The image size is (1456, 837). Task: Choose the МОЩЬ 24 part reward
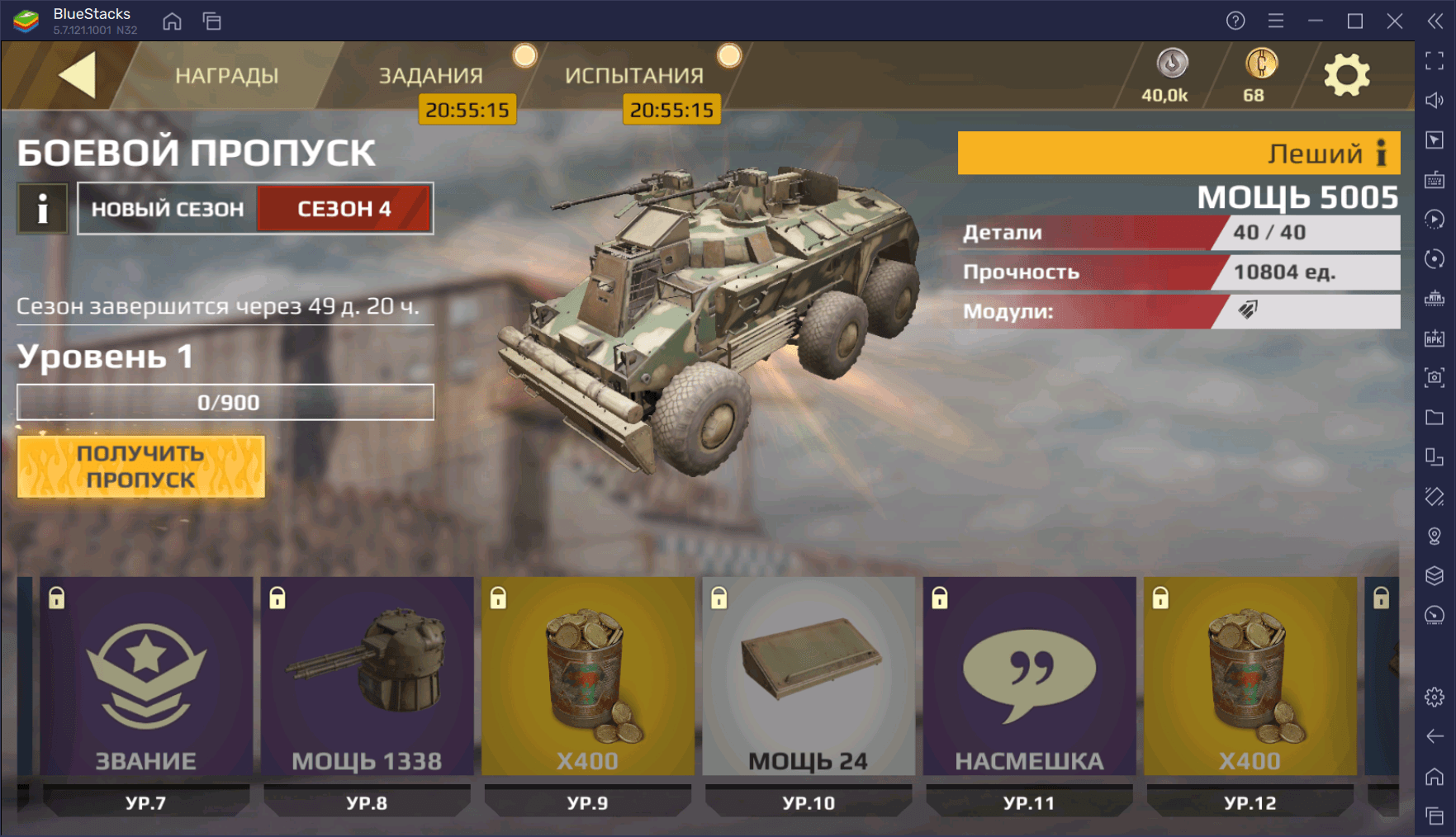(809, 677)
